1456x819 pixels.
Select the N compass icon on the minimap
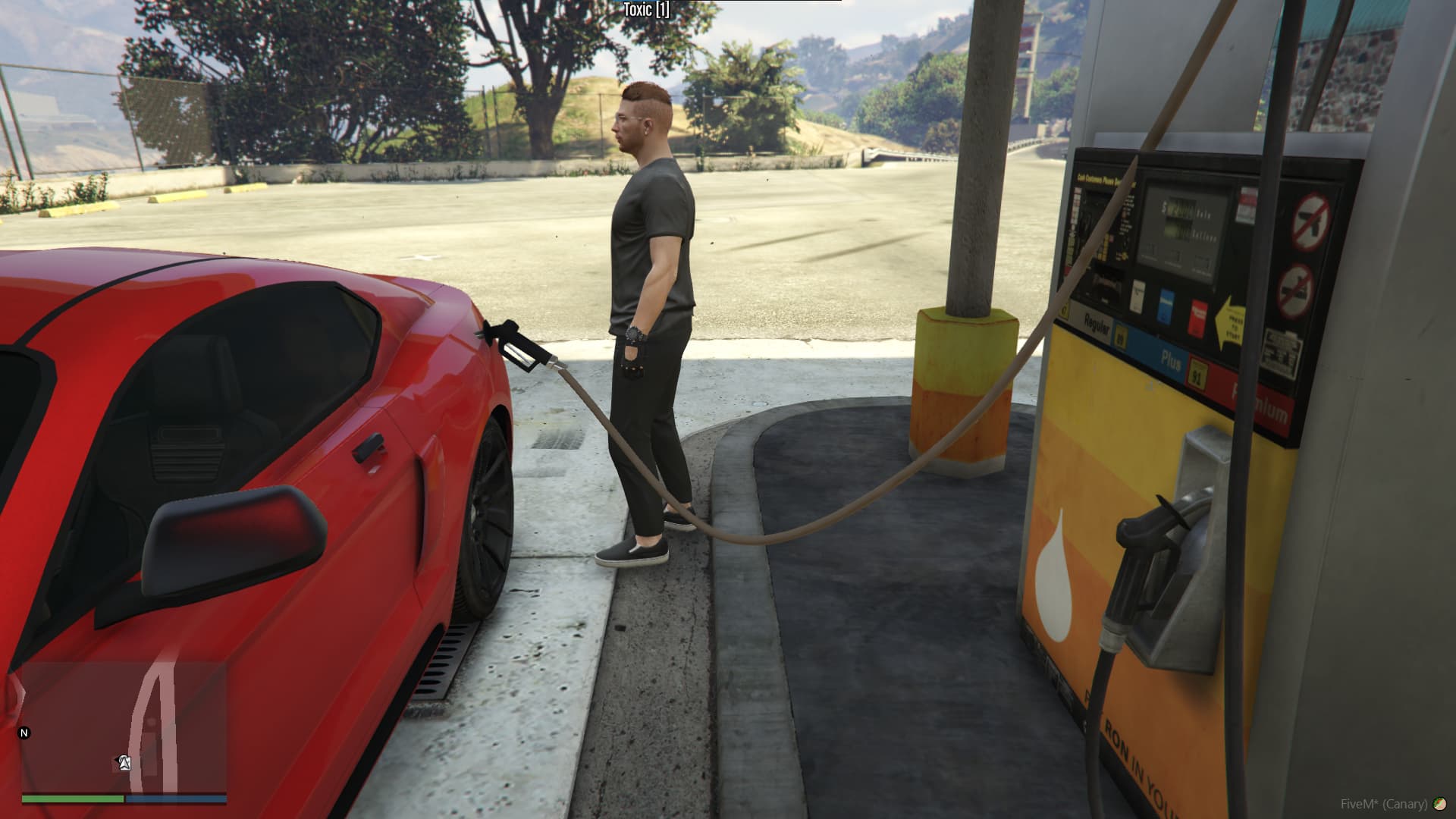[24, 733]
